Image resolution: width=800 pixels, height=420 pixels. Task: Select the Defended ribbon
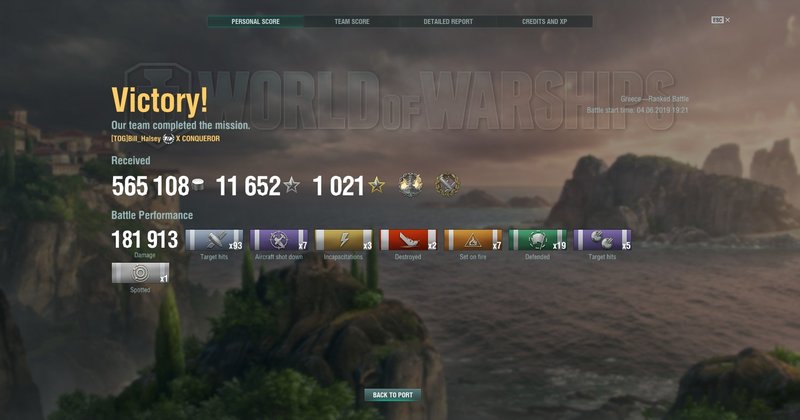click(538, 240)
